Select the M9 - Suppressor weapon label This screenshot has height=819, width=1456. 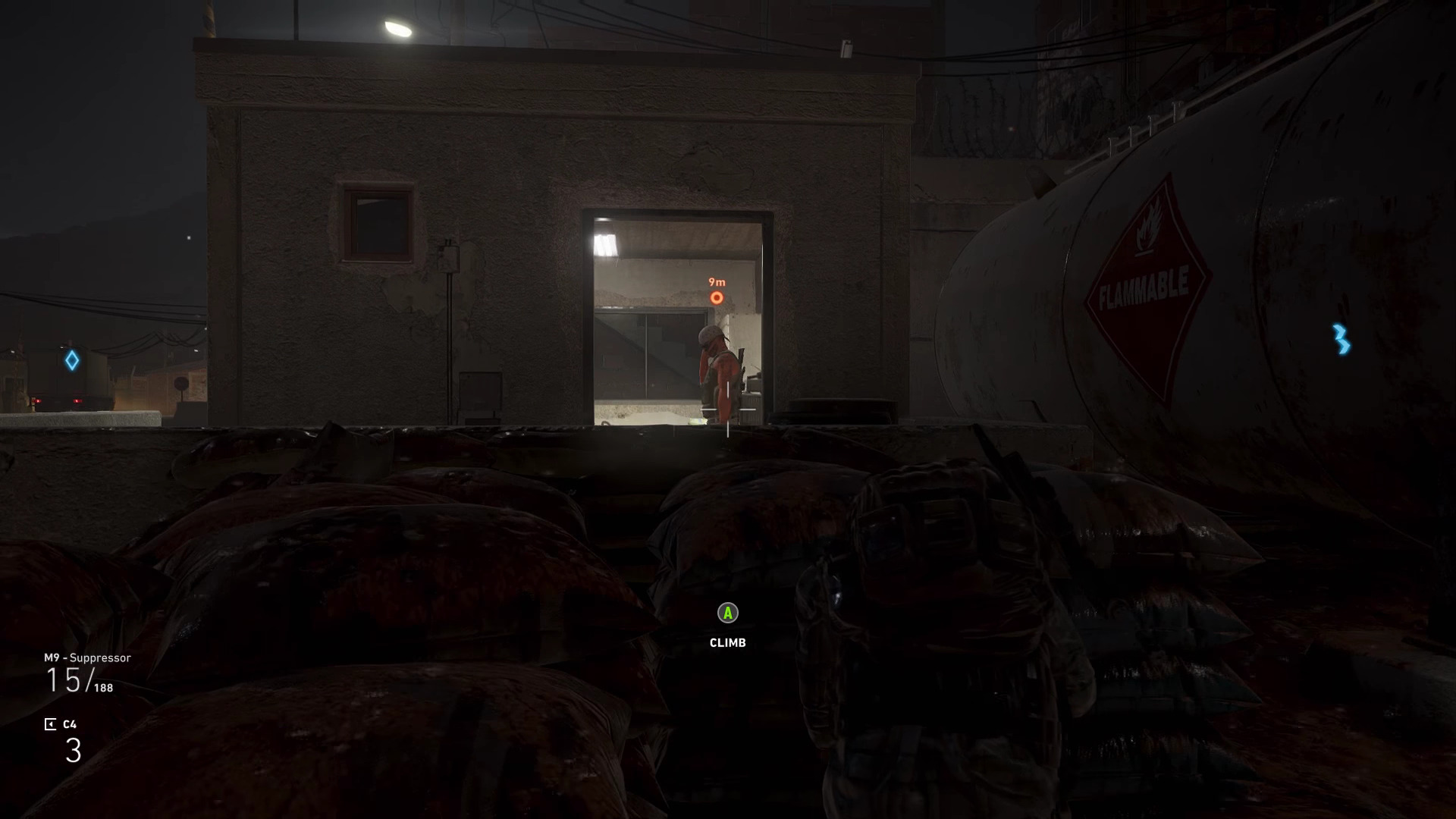point(87,657)
